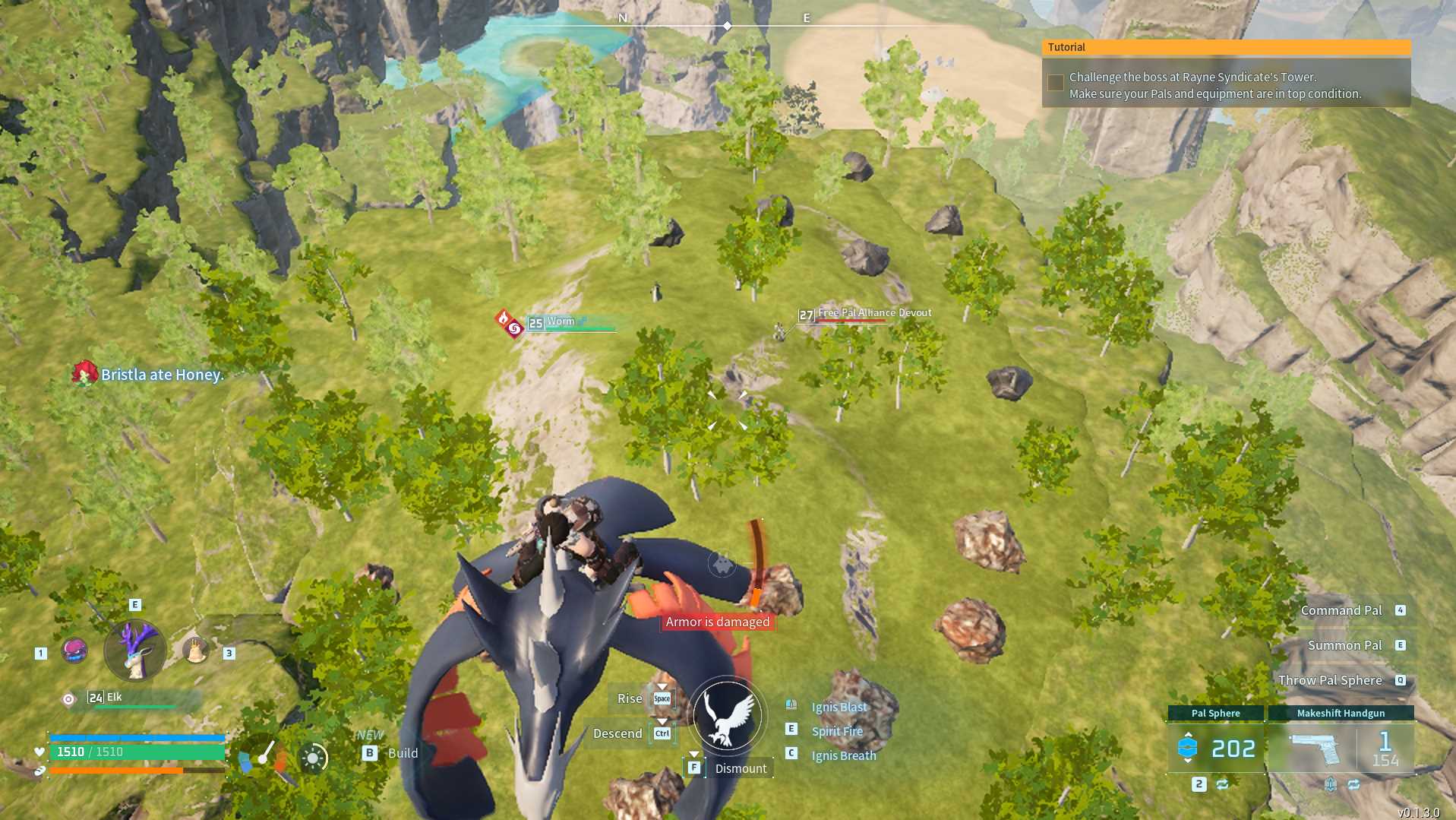Select the Descend flight control
The height and width of the screenshot is (820, 1456).
[x=618, y=733]
